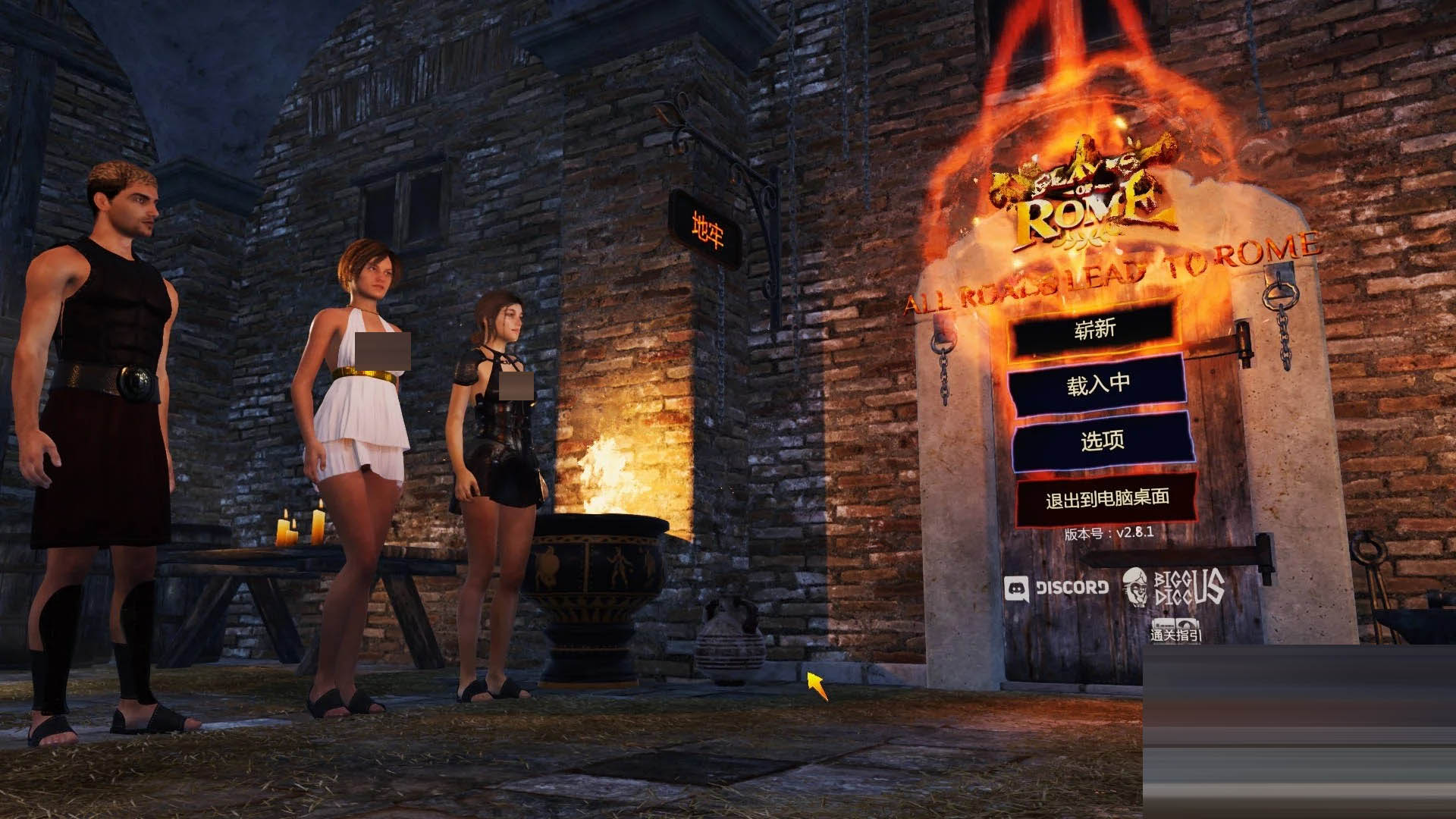Click the 版本号：v2.8.1 version text
The width and height of the screenshot is (1456, 819).
coord(1111,533)
